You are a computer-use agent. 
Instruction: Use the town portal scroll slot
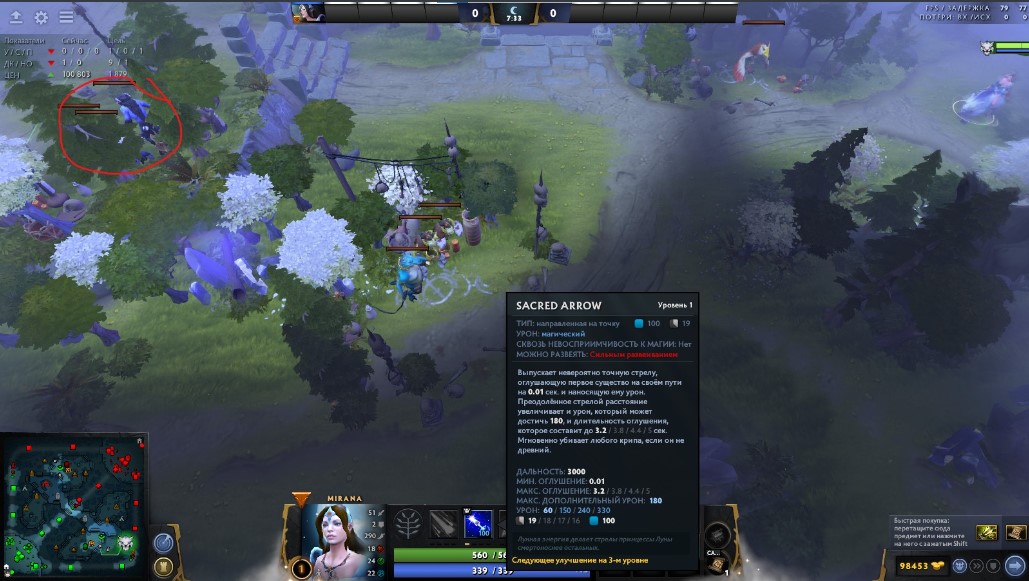[717, 565]
